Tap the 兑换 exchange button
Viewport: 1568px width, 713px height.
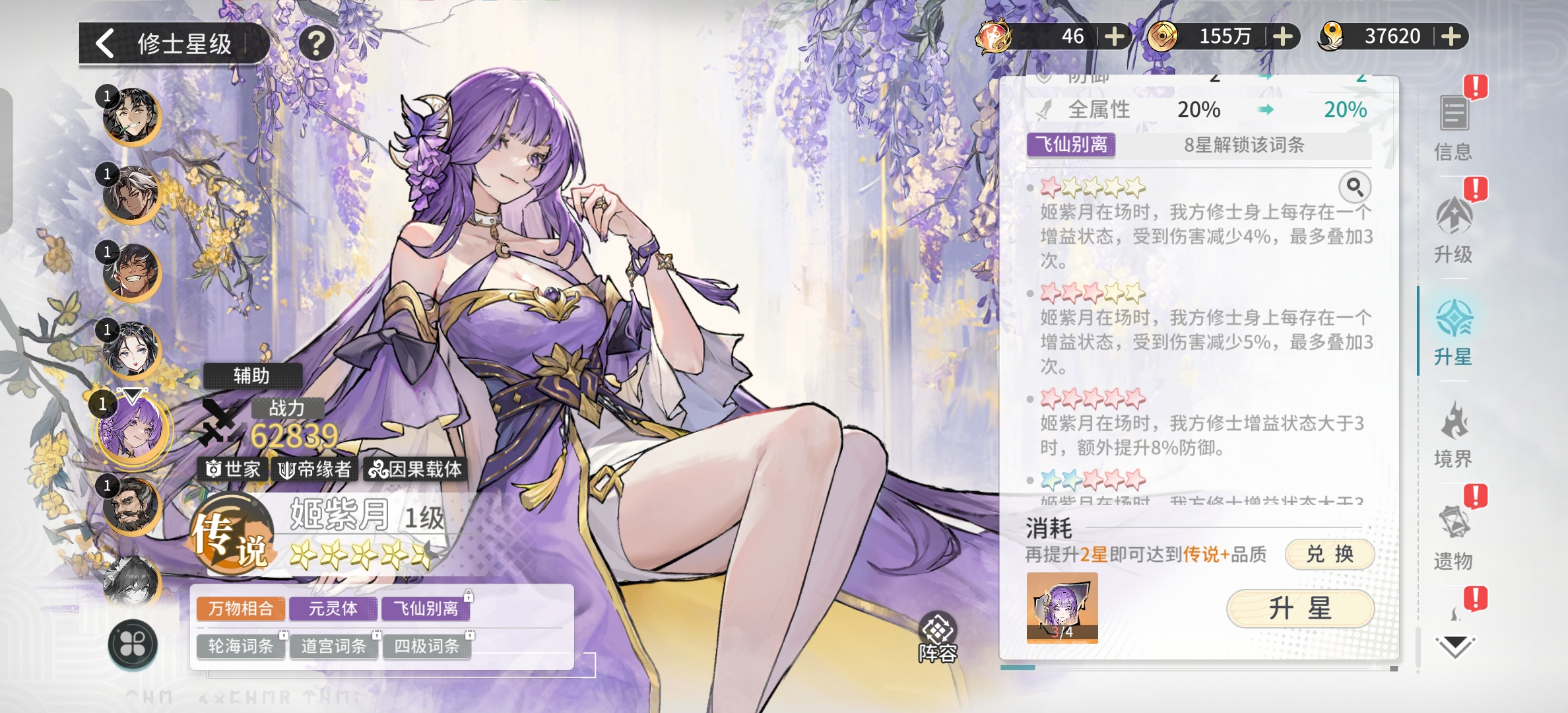[1329, 554]
